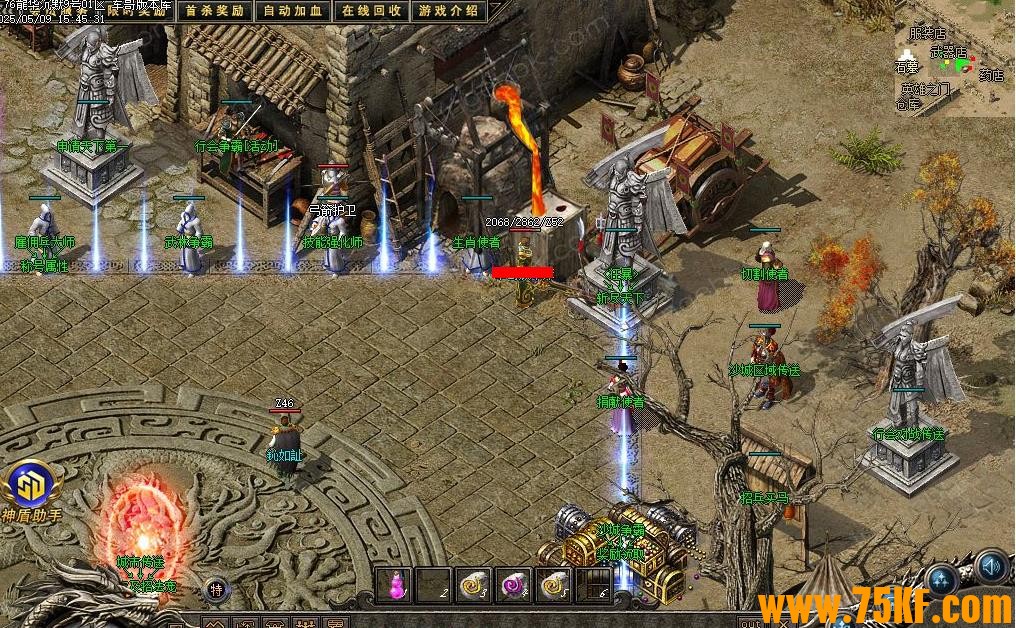
Task: Select the item in hotbar slot 6
Action: [x=592, y=585]
